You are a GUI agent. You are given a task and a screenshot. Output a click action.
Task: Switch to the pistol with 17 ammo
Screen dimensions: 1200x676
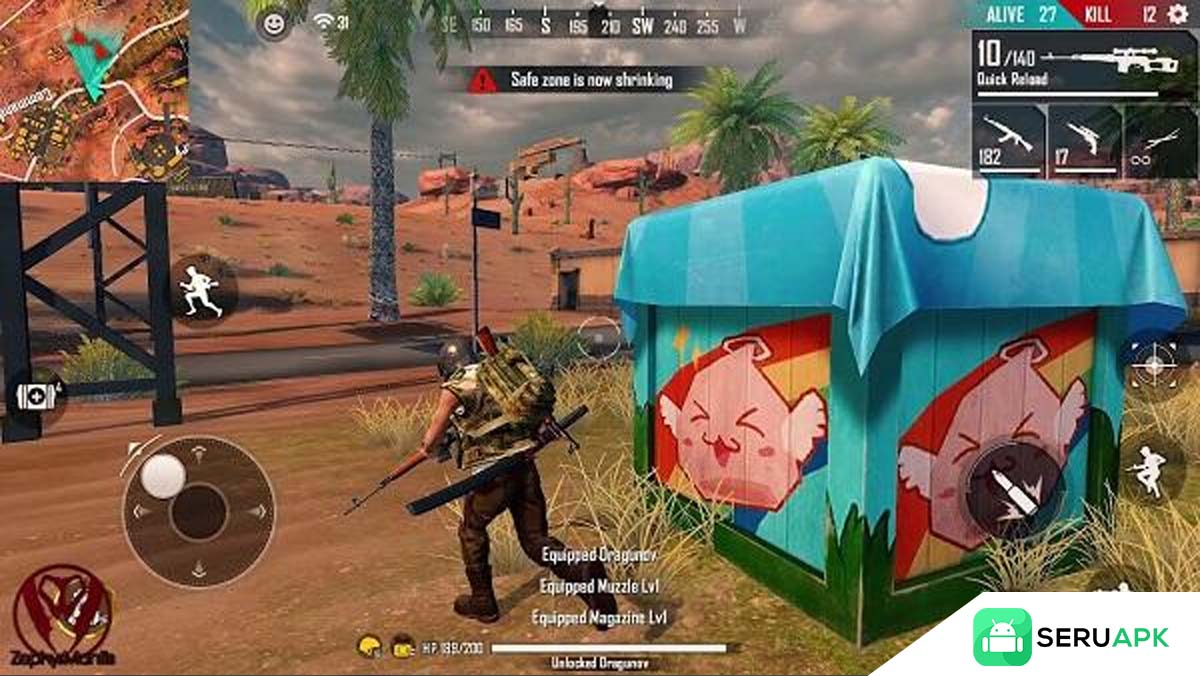pos(1083,141)
